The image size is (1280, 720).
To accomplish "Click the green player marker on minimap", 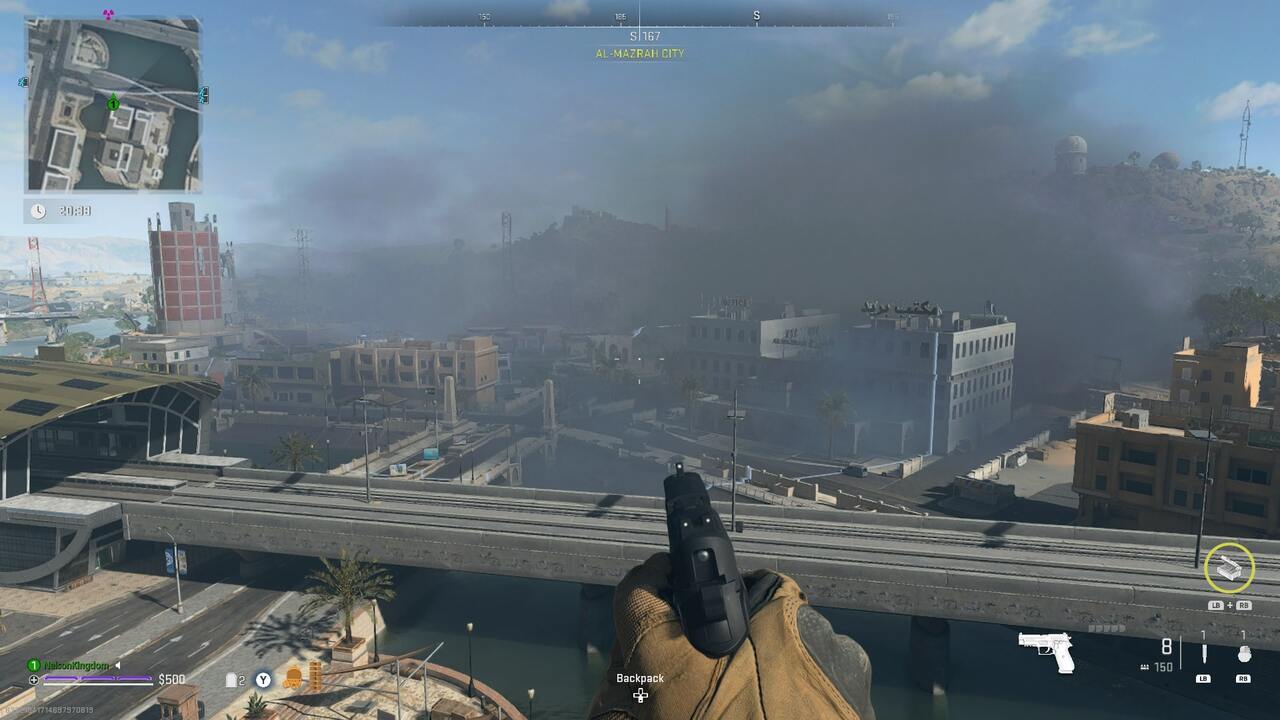I will (x=113, y=103).
